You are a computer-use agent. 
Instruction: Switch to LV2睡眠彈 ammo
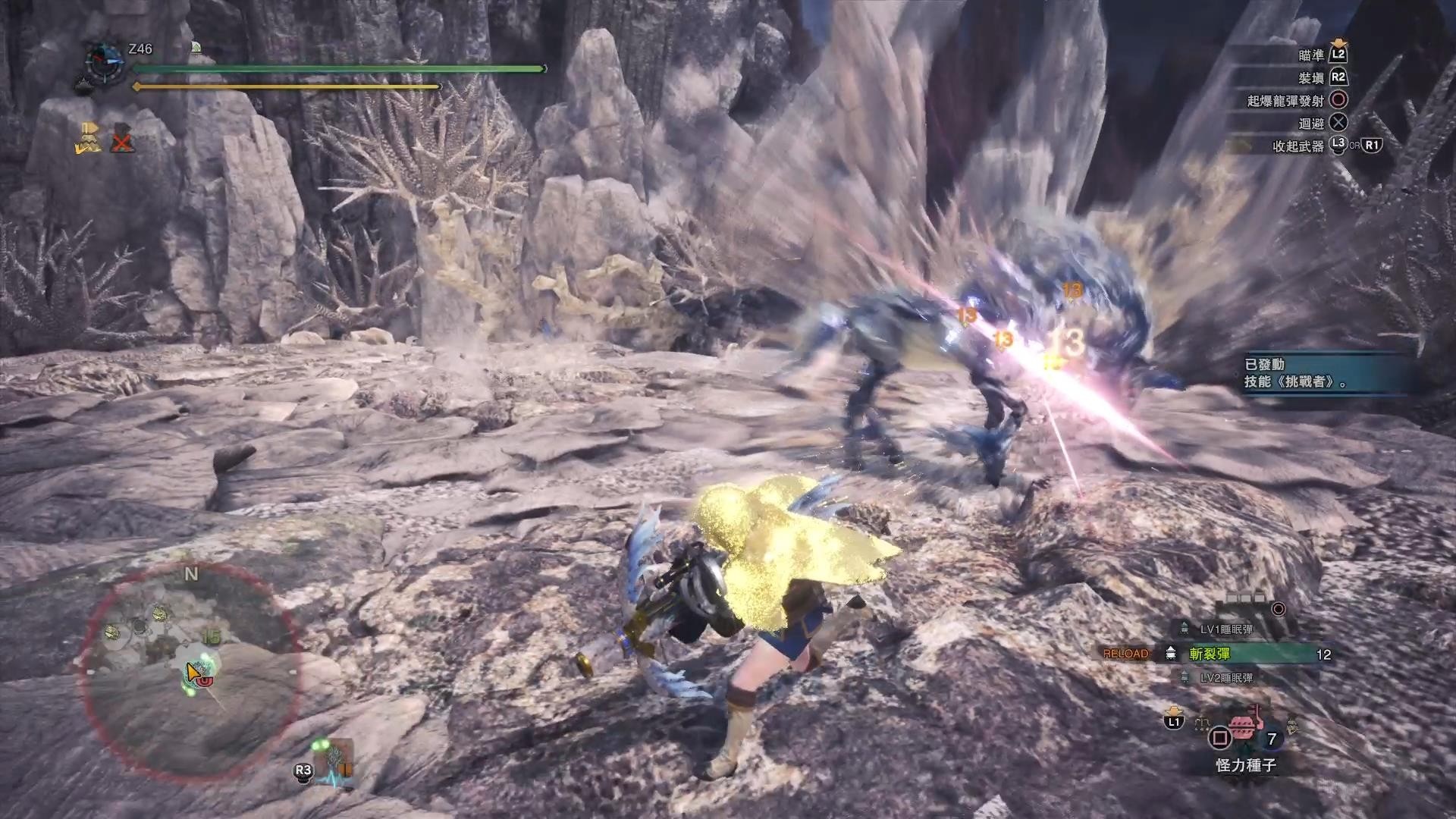[1225, 678]
